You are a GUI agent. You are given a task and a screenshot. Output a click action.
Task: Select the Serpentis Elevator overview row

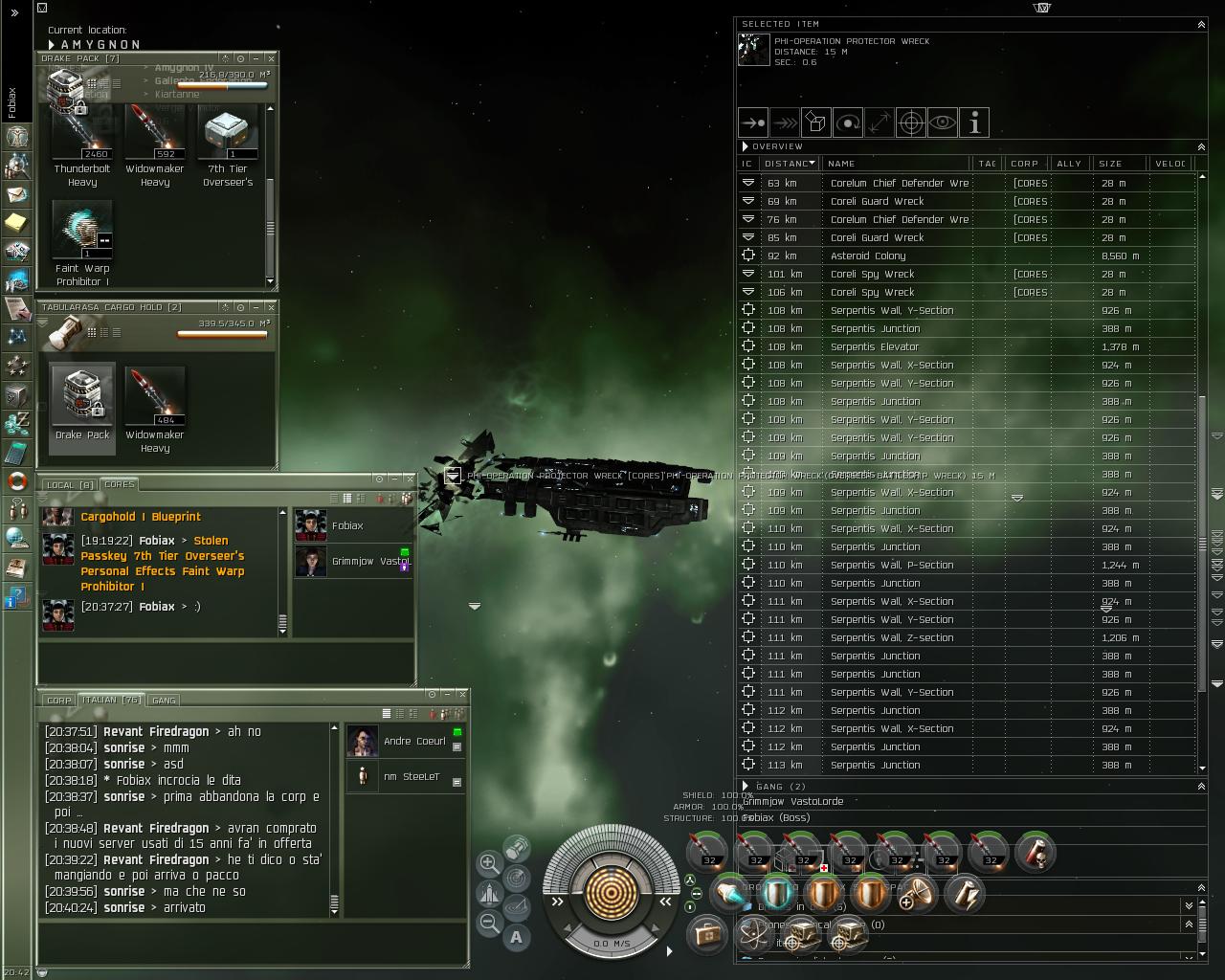874,347
